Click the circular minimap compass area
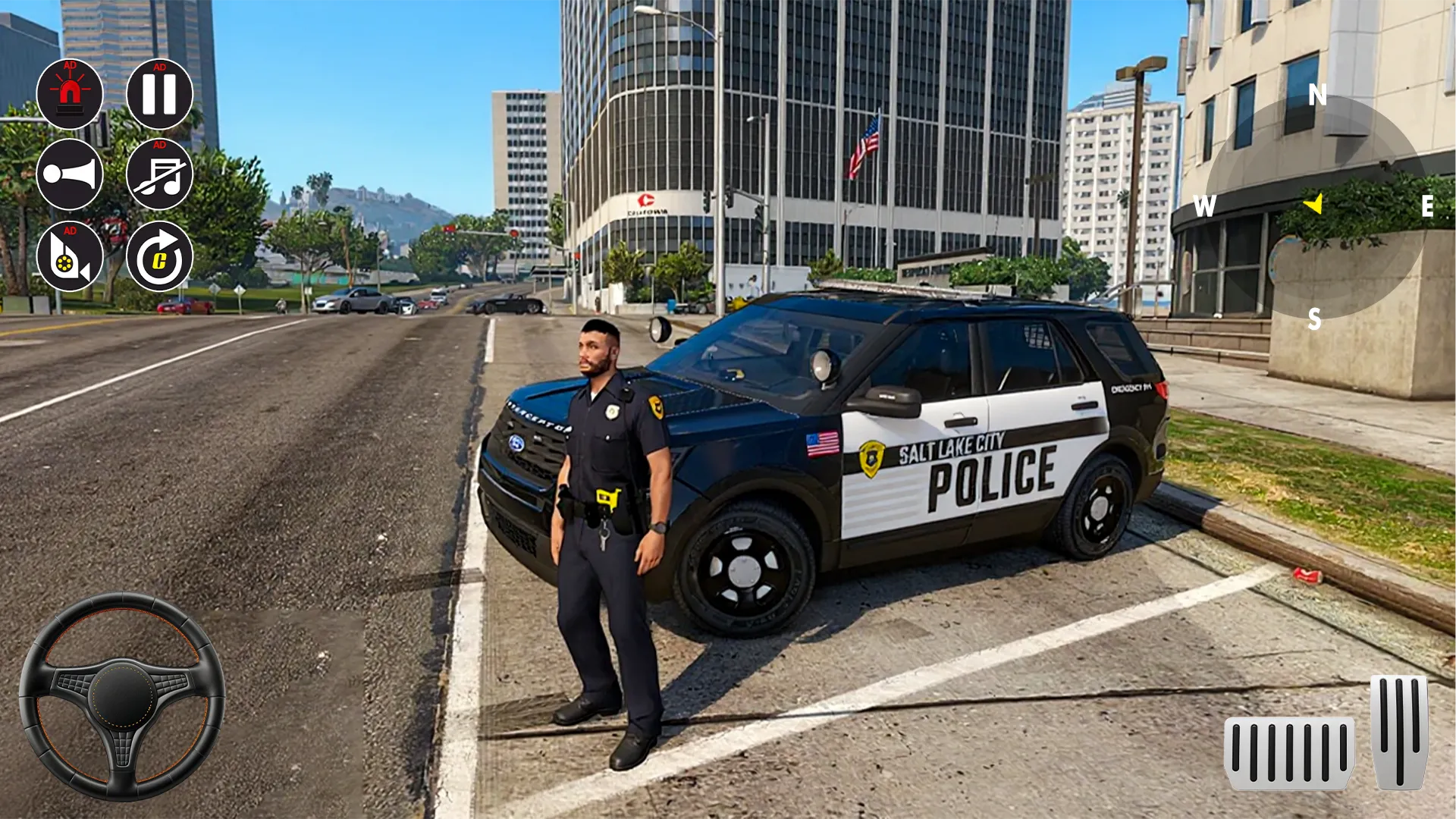The image size is (1456, 819). click(1316, 205)
